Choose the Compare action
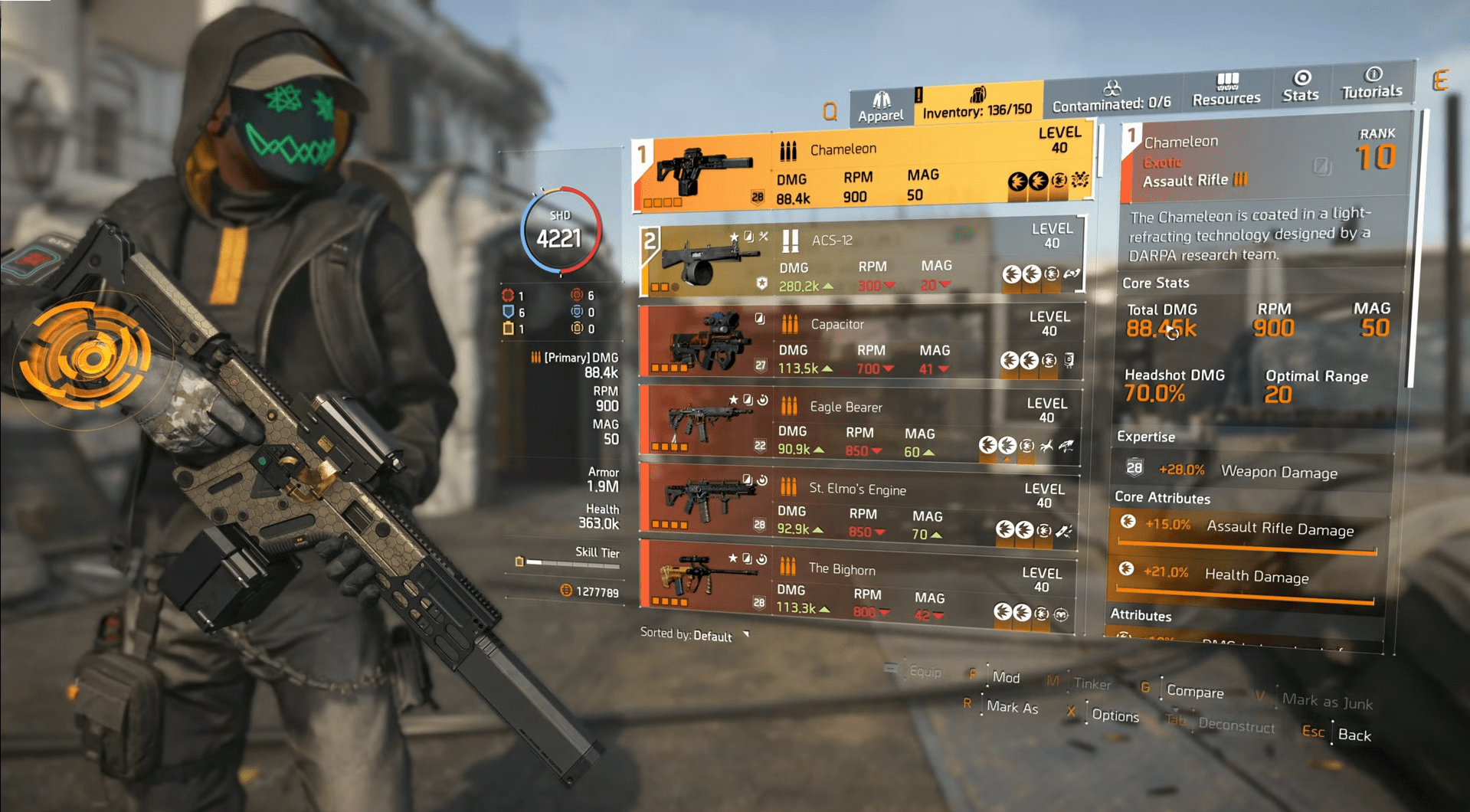The height and width of the screenshot is (812, 1470). click(1194, 692)
